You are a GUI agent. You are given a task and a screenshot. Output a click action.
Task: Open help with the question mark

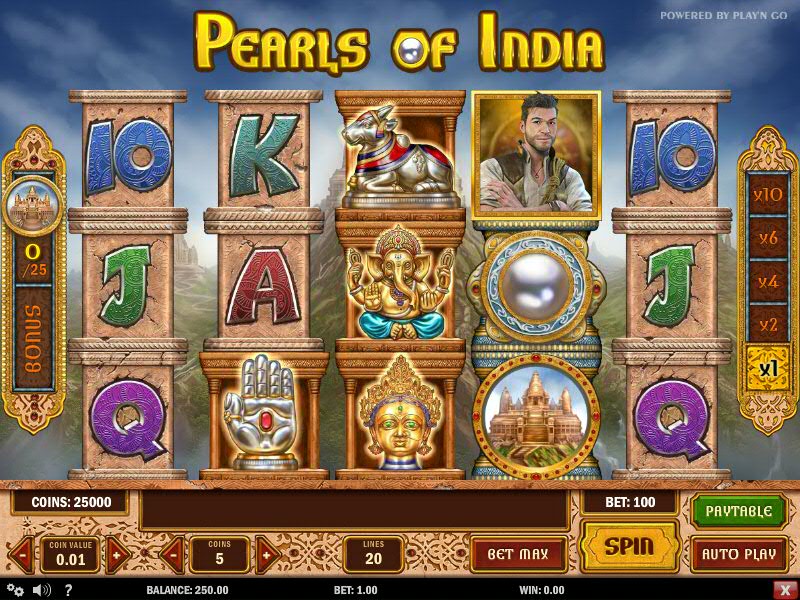pos(68,590)
